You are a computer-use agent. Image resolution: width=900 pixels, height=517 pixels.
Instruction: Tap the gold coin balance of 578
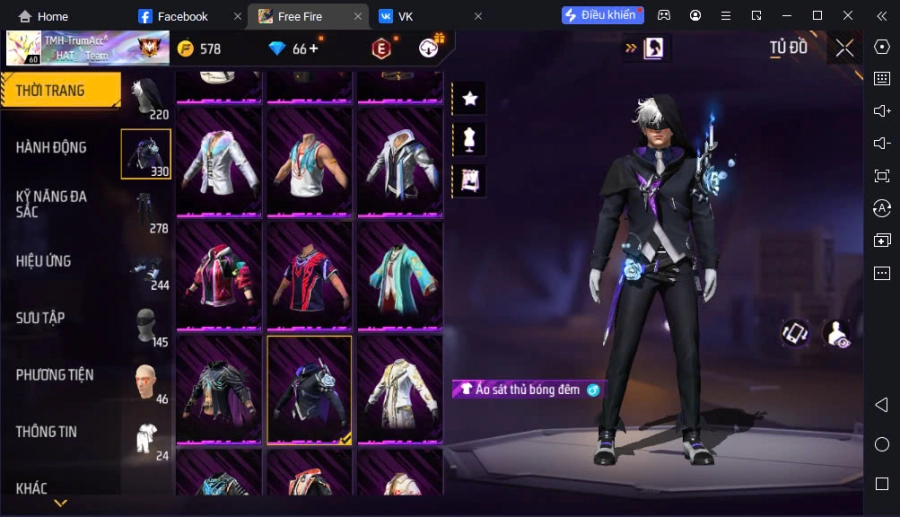pos(199,49)
